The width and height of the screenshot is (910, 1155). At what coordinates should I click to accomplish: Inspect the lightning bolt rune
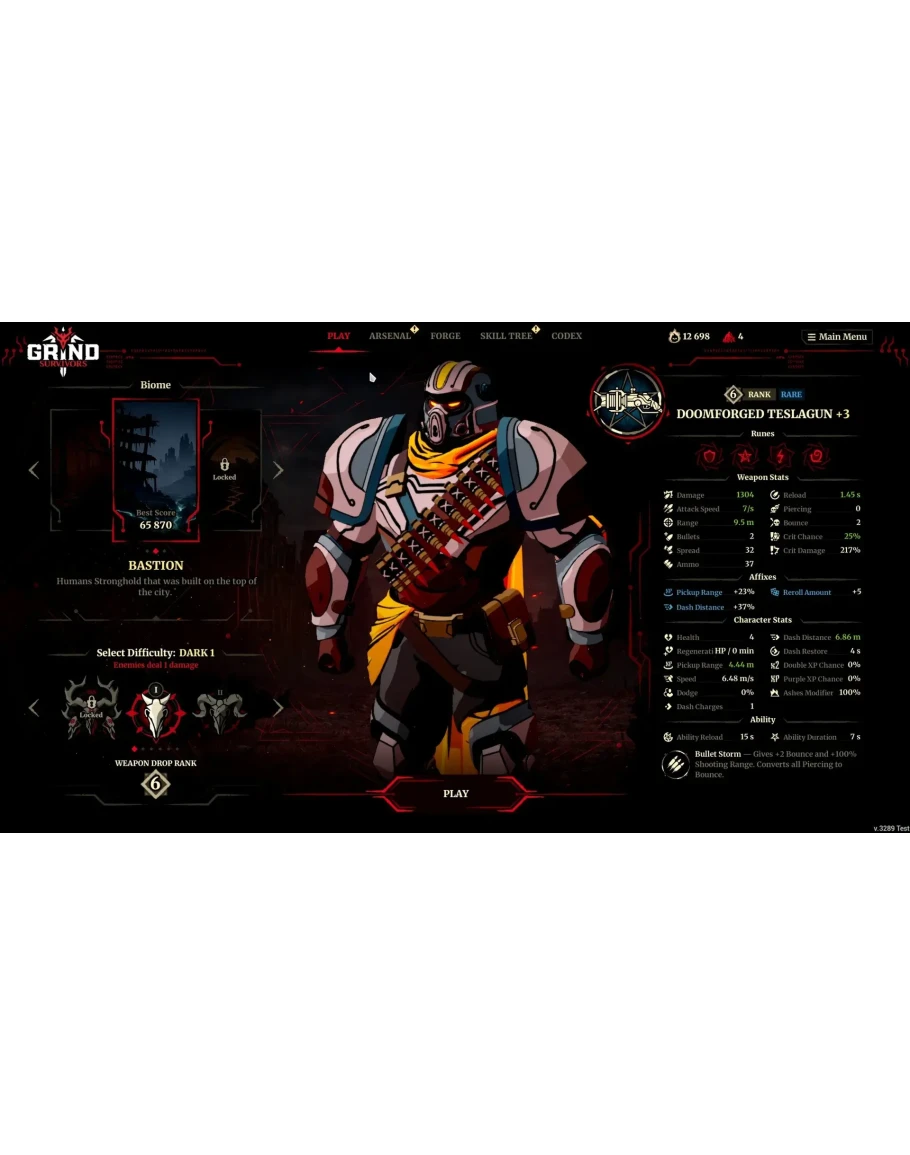781,457
